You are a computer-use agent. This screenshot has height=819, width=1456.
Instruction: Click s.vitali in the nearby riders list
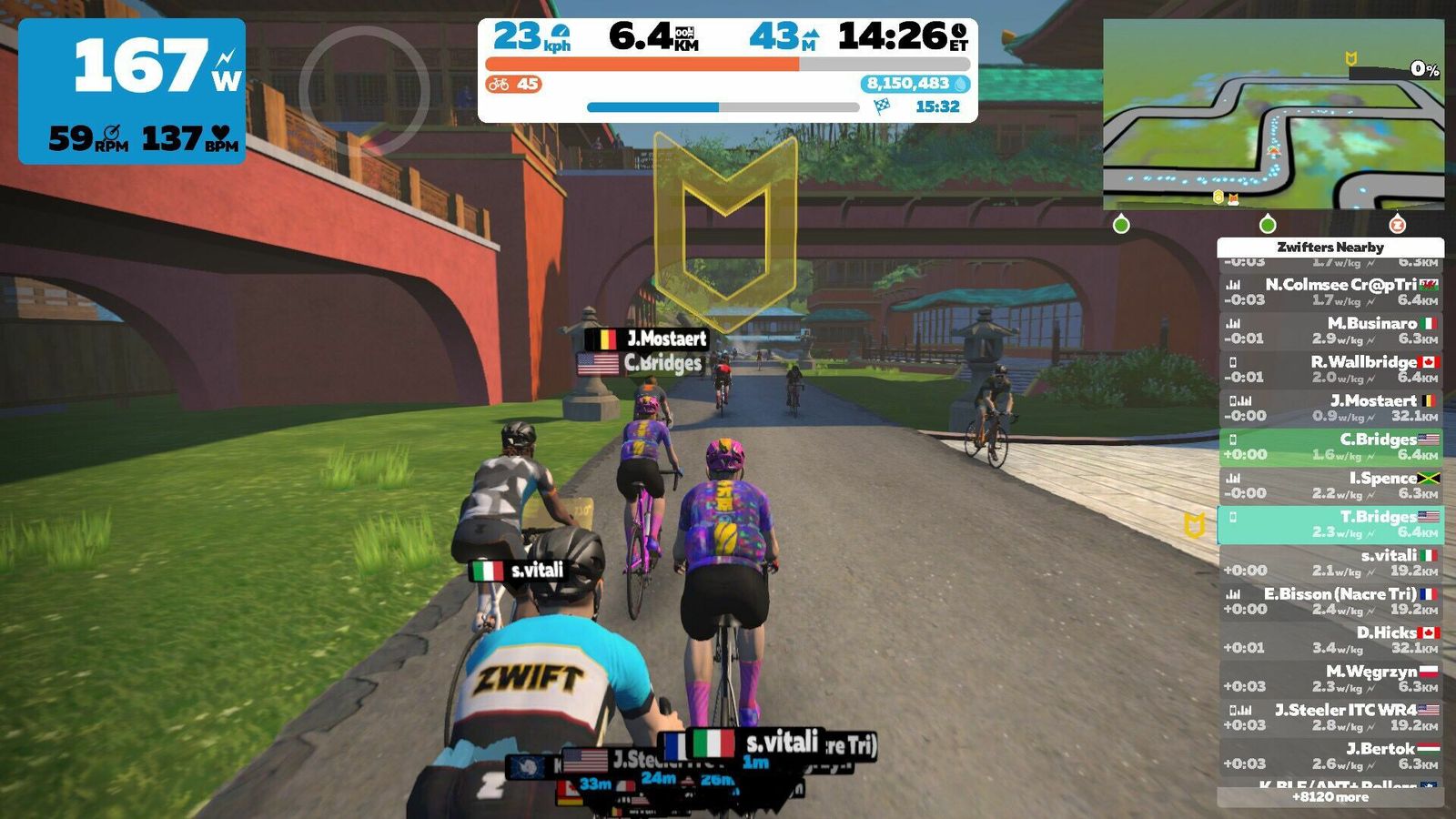(1330, 562)
